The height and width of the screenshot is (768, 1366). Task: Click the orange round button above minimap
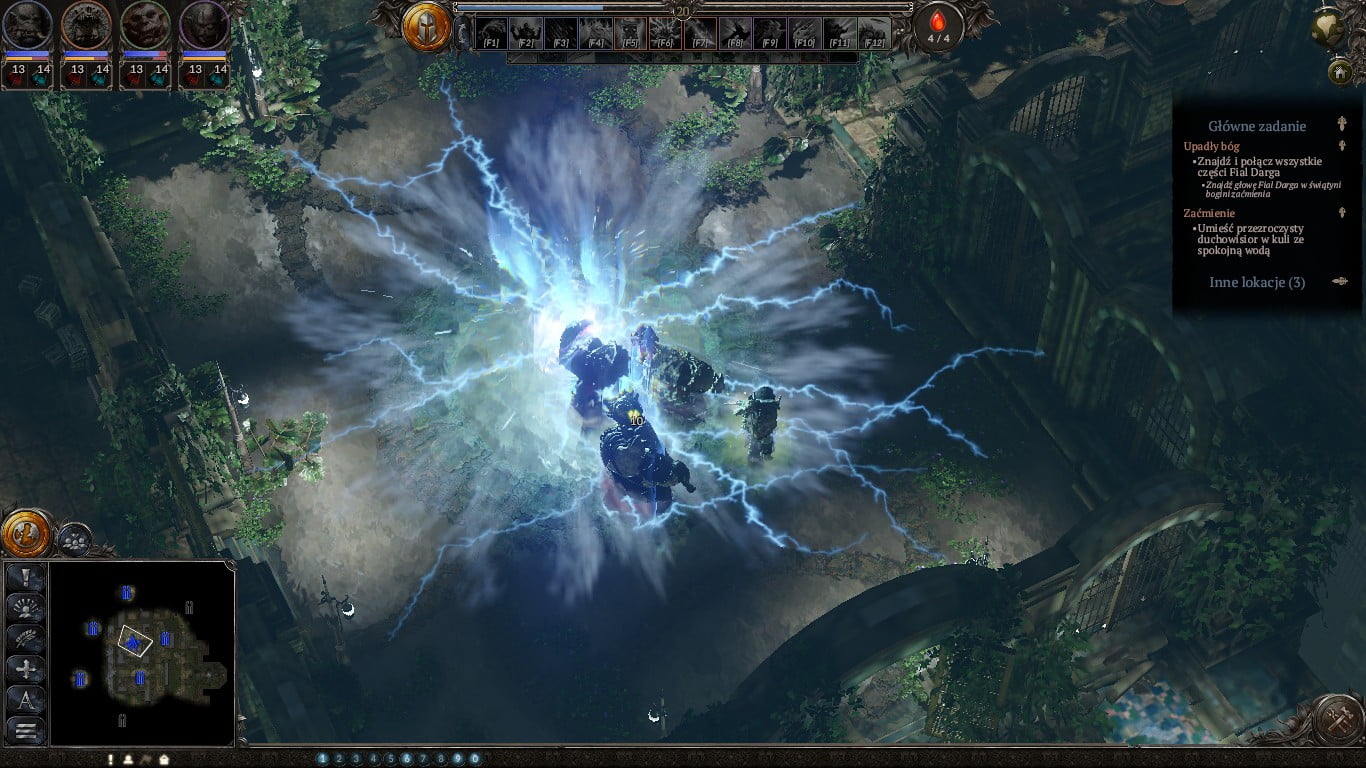[x=26, y=534]
